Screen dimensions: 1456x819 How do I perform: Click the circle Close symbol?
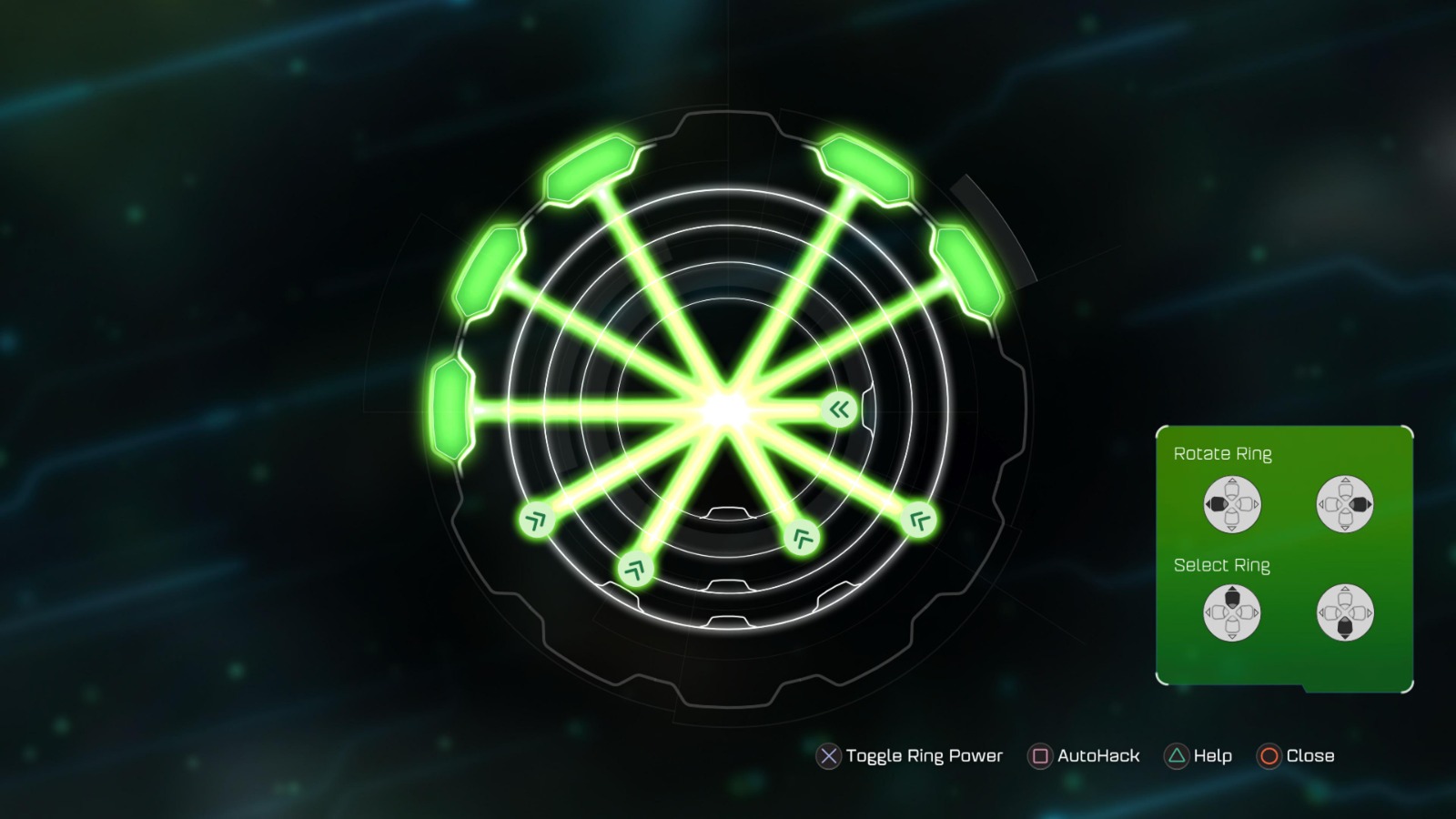coord(1268,756)
